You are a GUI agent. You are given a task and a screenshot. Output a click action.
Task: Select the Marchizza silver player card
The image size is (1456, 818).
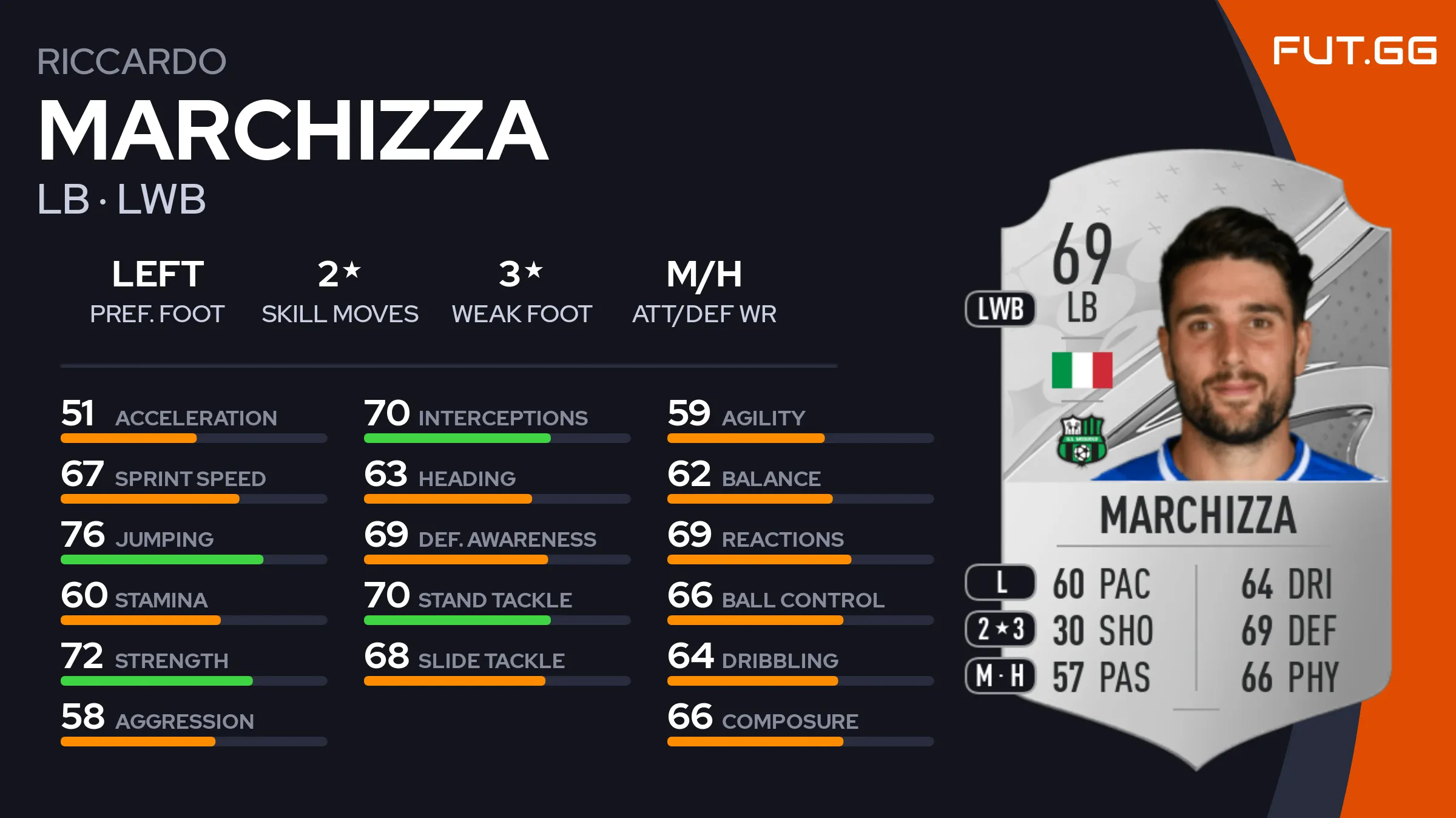(x=1195, y=461)
